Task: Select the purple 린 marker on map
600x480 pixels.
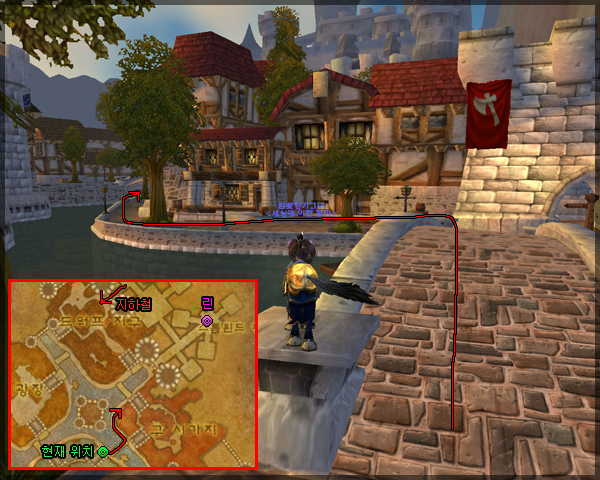Action: 207,321
